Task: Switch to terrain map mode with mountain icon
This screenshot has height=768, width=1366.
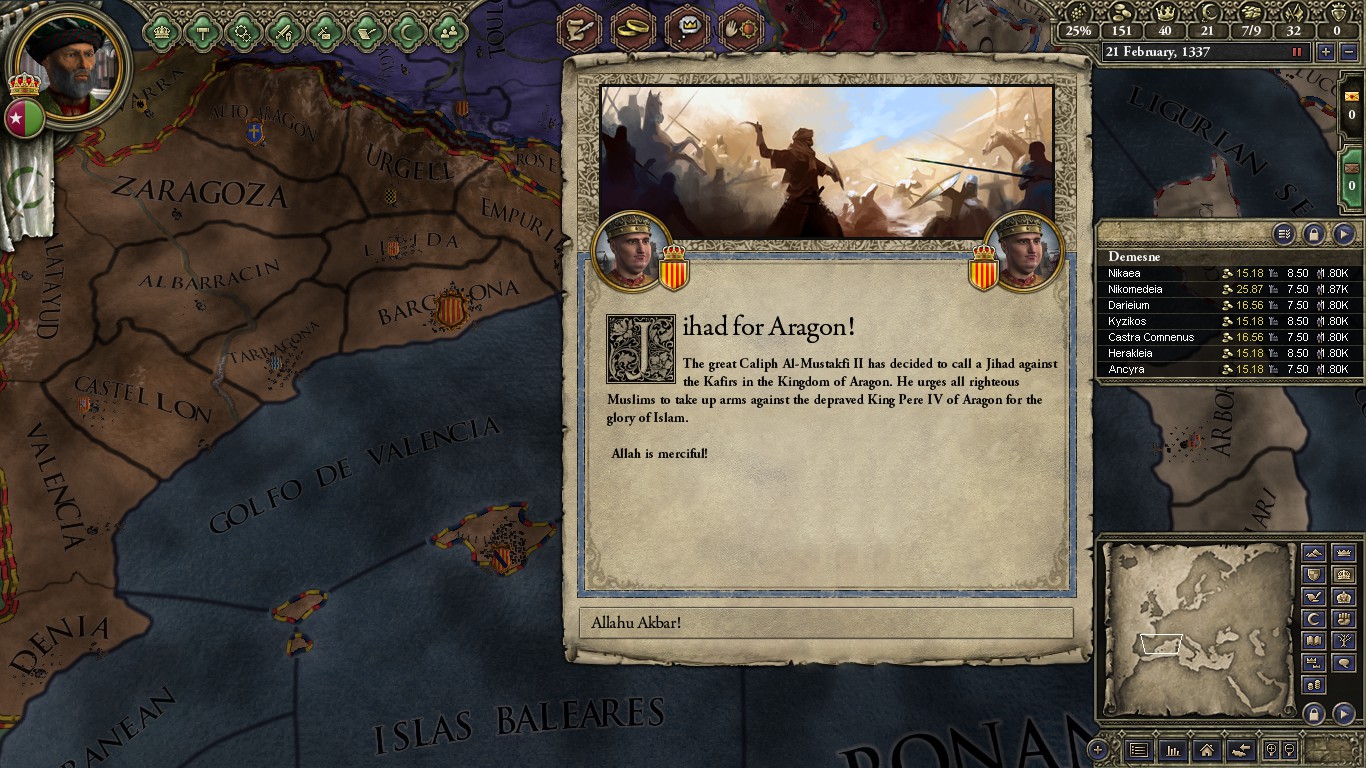Action: coord(1314,553)
